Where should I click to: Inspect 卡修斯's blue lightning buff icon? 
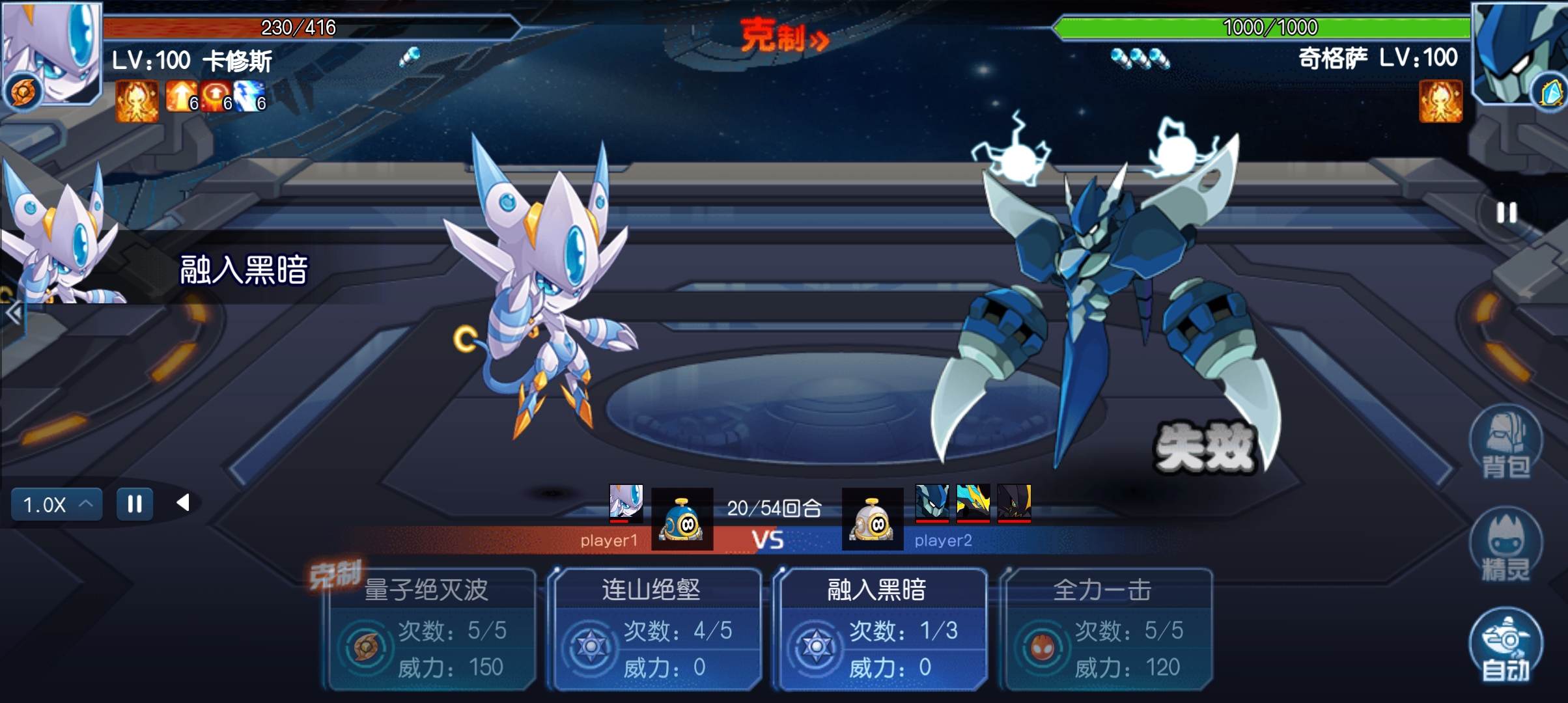point(248,97)
